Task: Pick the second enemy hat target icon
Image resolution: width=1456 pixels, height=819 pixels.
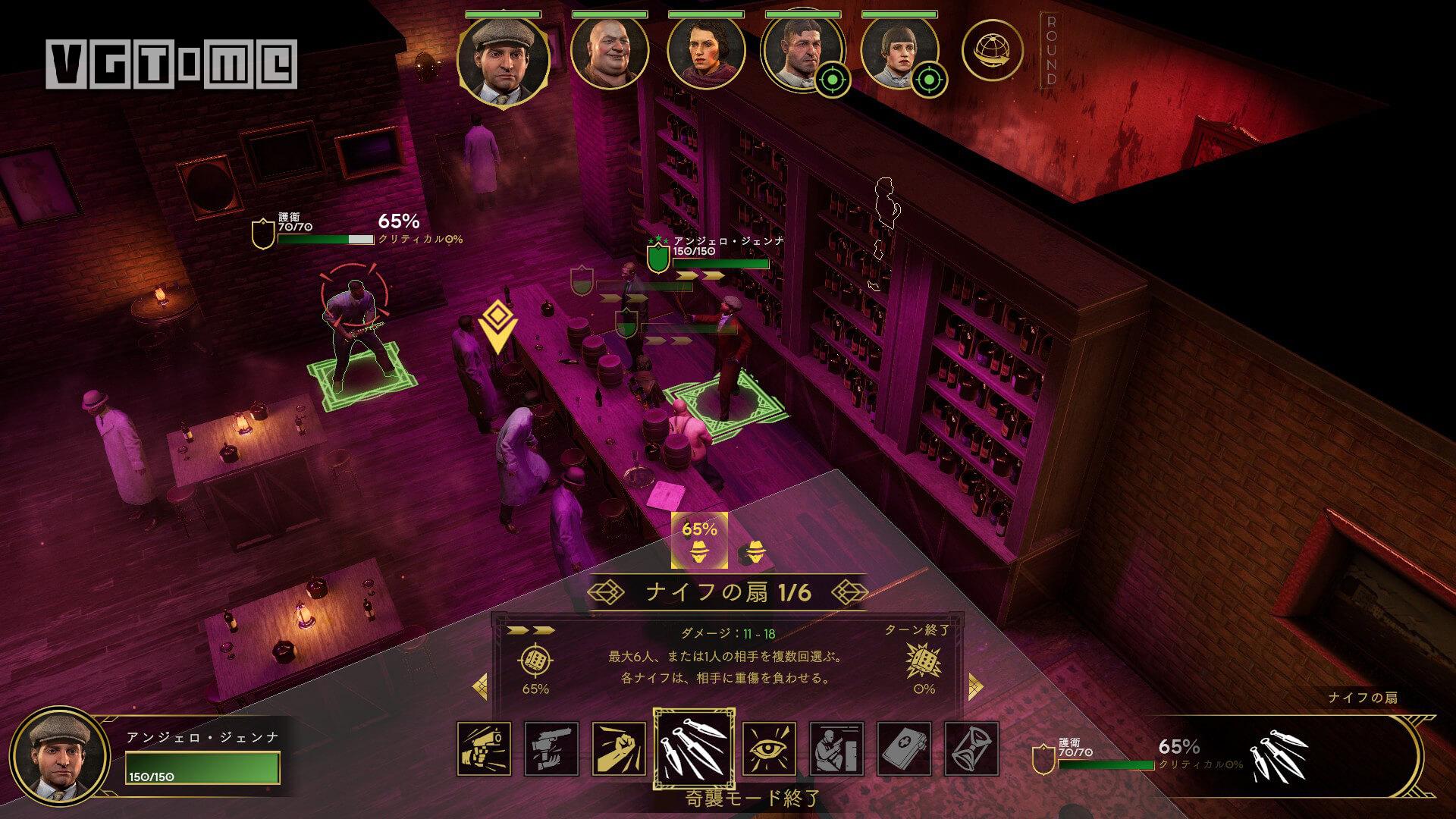Action: (754, 554)
